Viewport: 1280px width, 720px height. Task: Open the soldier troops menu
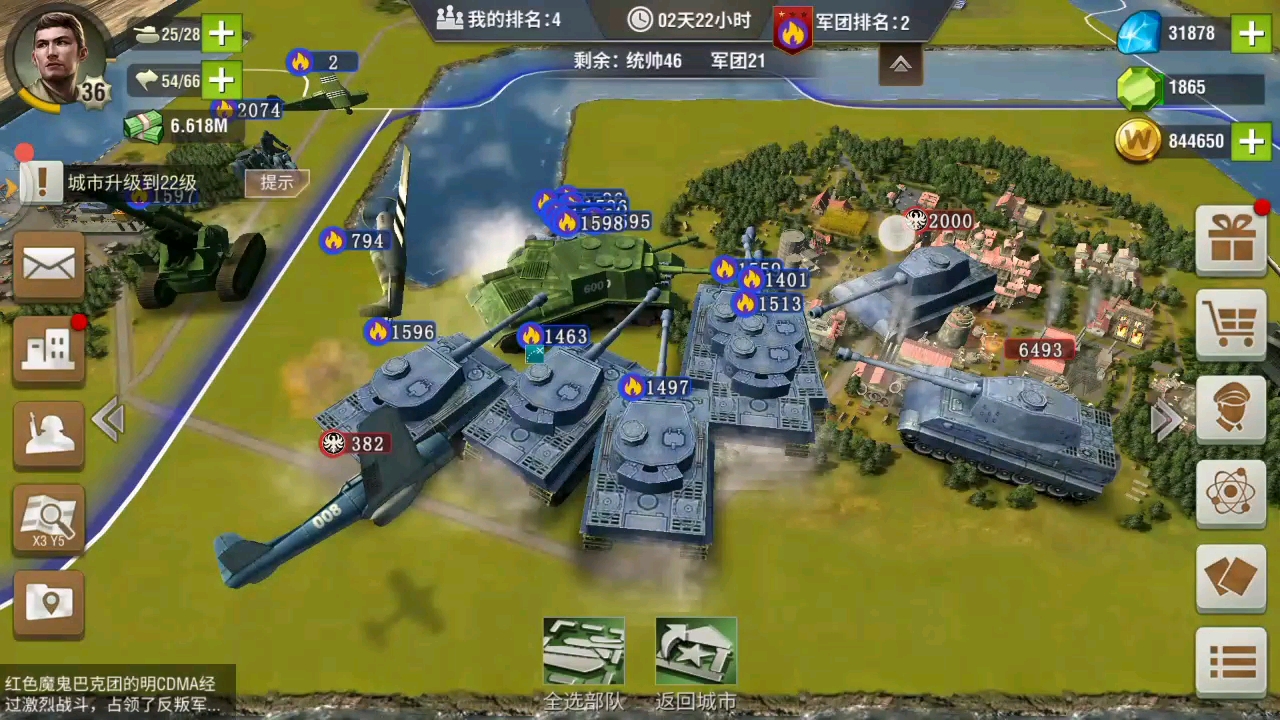(48, 434)
